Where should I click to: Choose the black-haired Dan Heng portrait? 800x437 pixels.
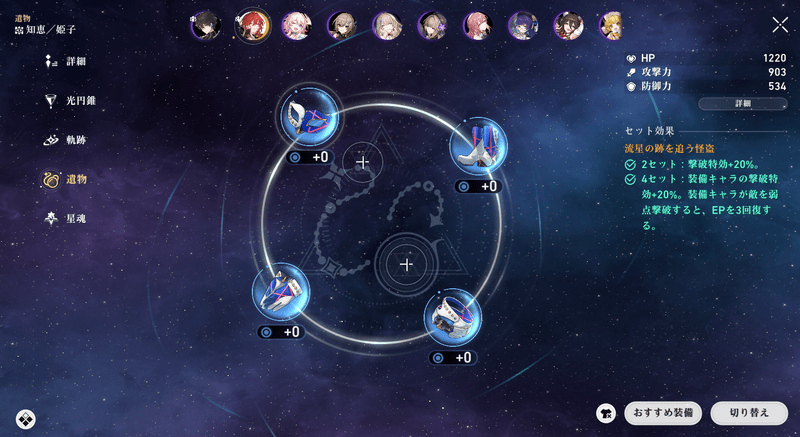[207, 25]
